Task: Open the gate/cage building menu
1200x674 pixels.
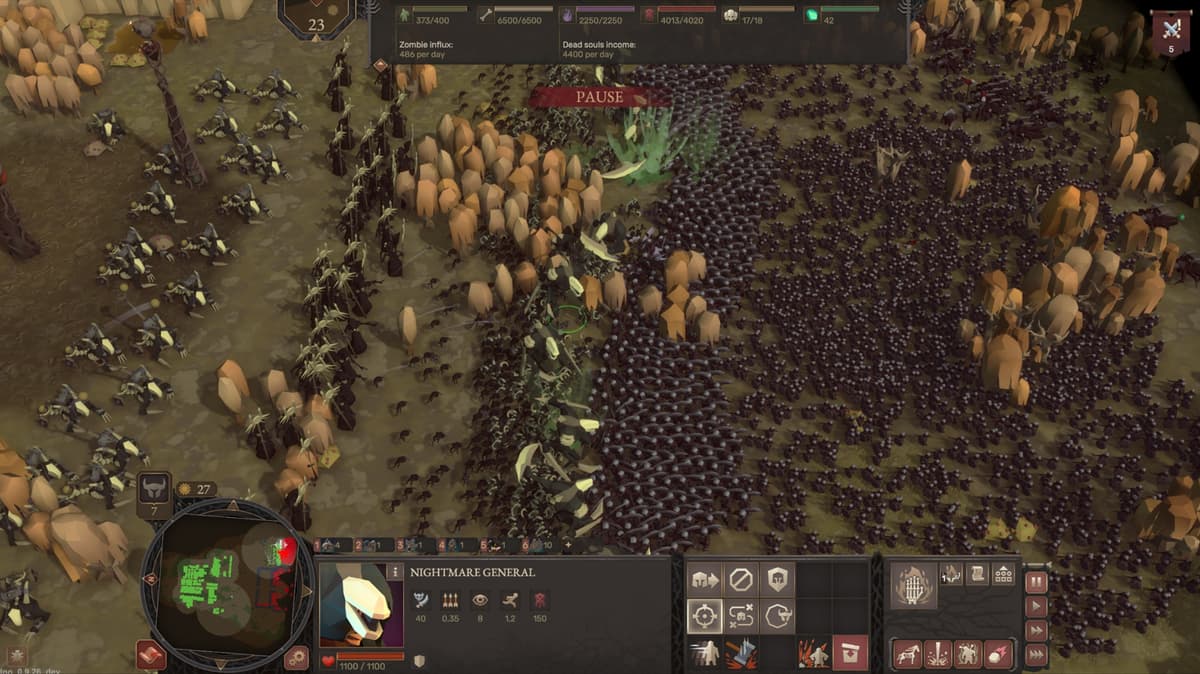Action: click(x=913, y=584)
